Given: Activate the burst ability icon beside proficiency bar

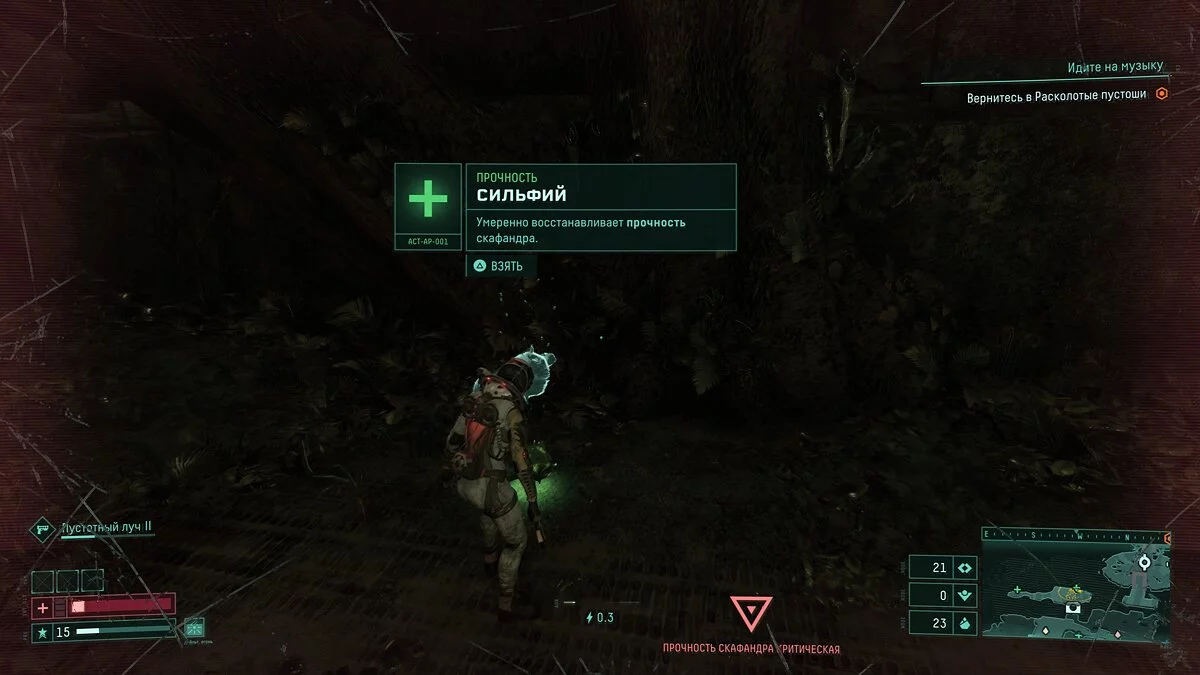Looking at the screenshot, I should [194, 628].
